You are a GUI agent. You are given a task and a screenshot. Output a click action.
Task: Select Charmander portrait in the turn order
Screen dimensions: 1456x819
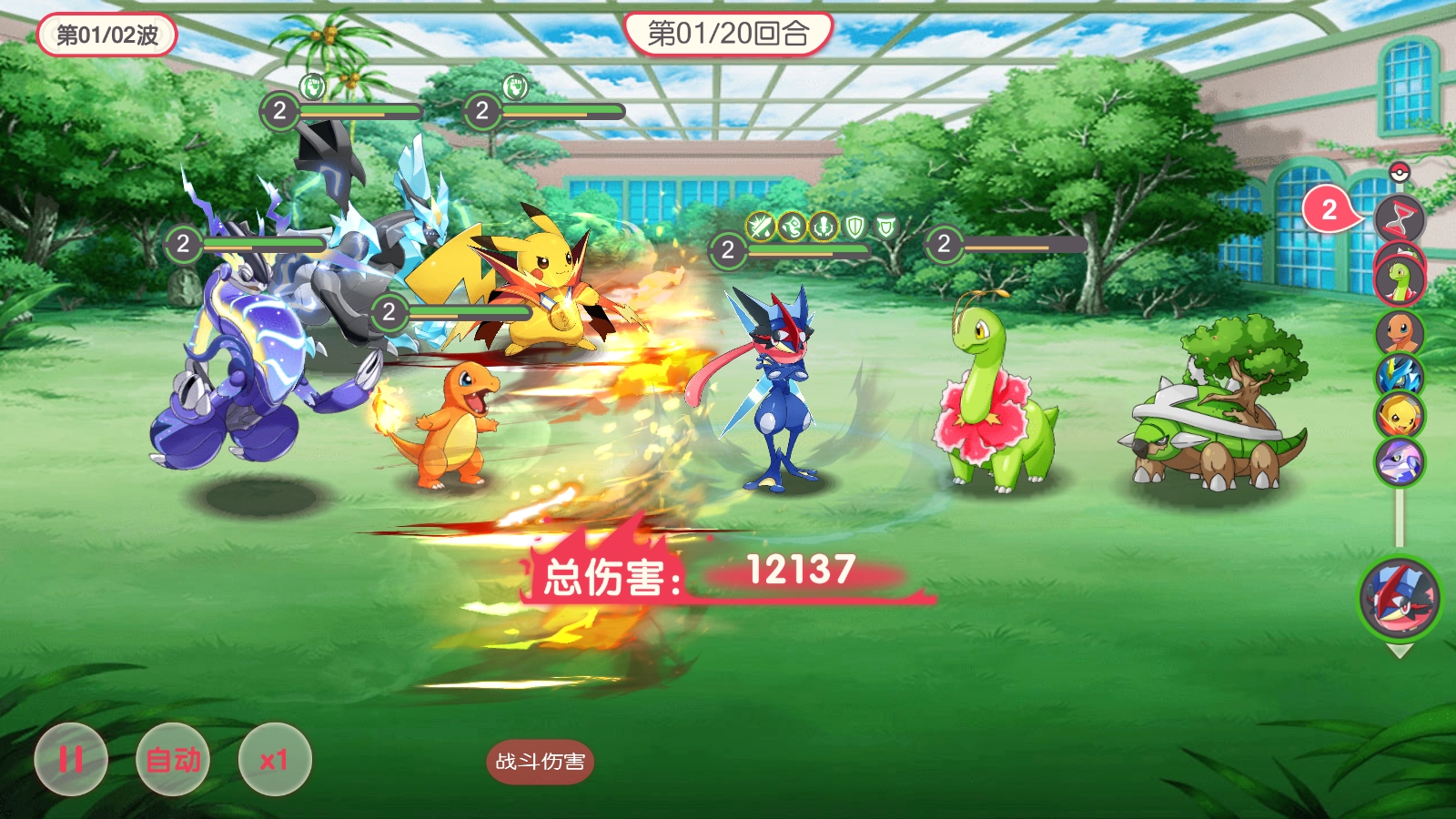pyautogui.click(x=1400, y=331)
